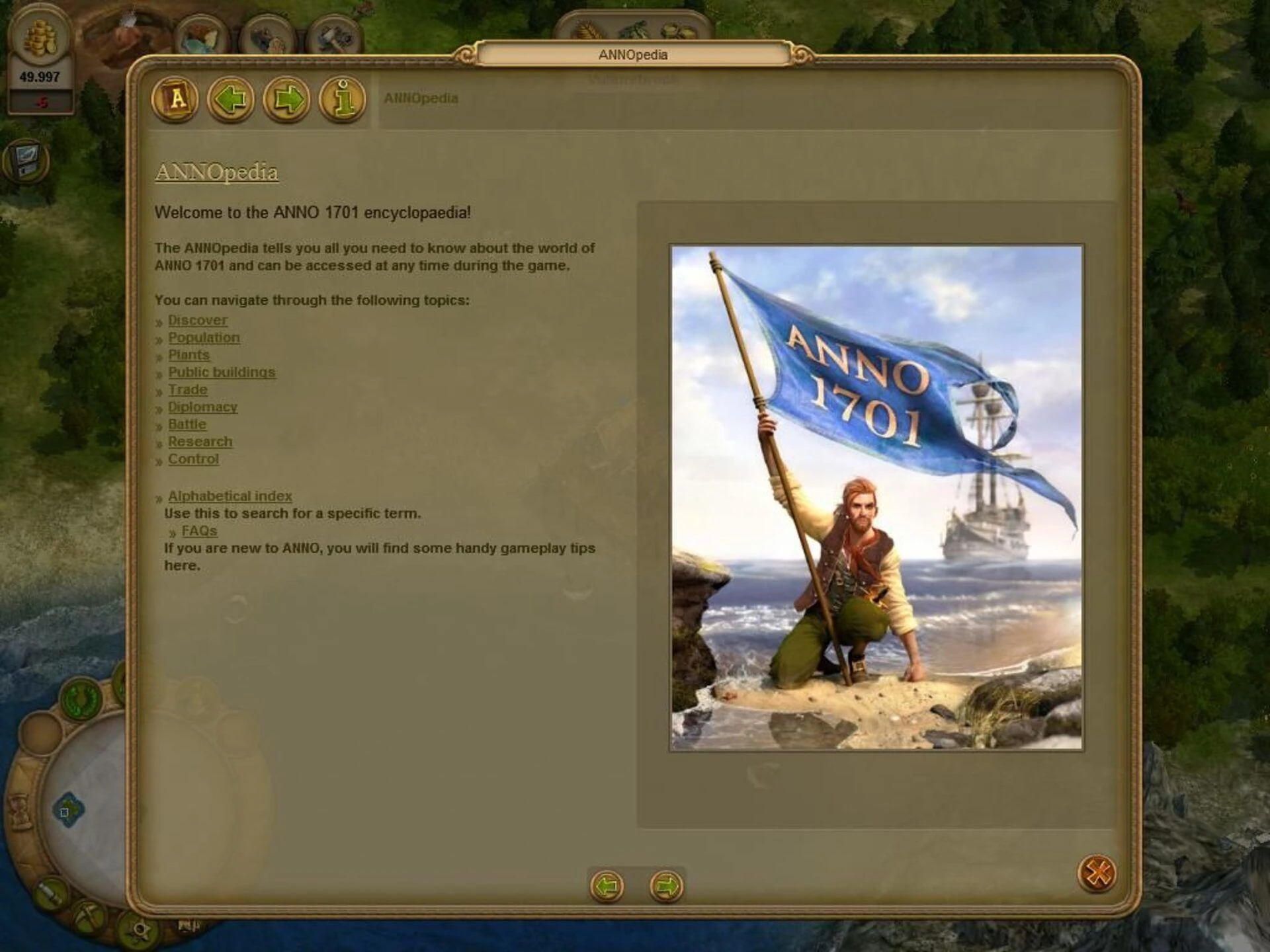View the Research topic

200,442
